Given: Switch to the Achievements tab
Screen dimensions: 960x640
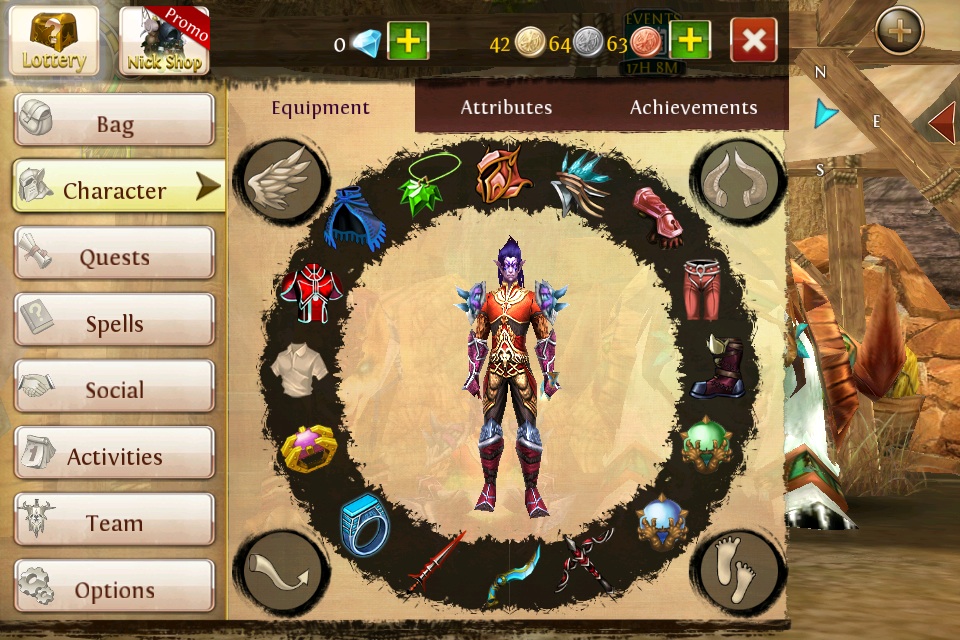Looking at the screenshot, I should pos(693,107).
